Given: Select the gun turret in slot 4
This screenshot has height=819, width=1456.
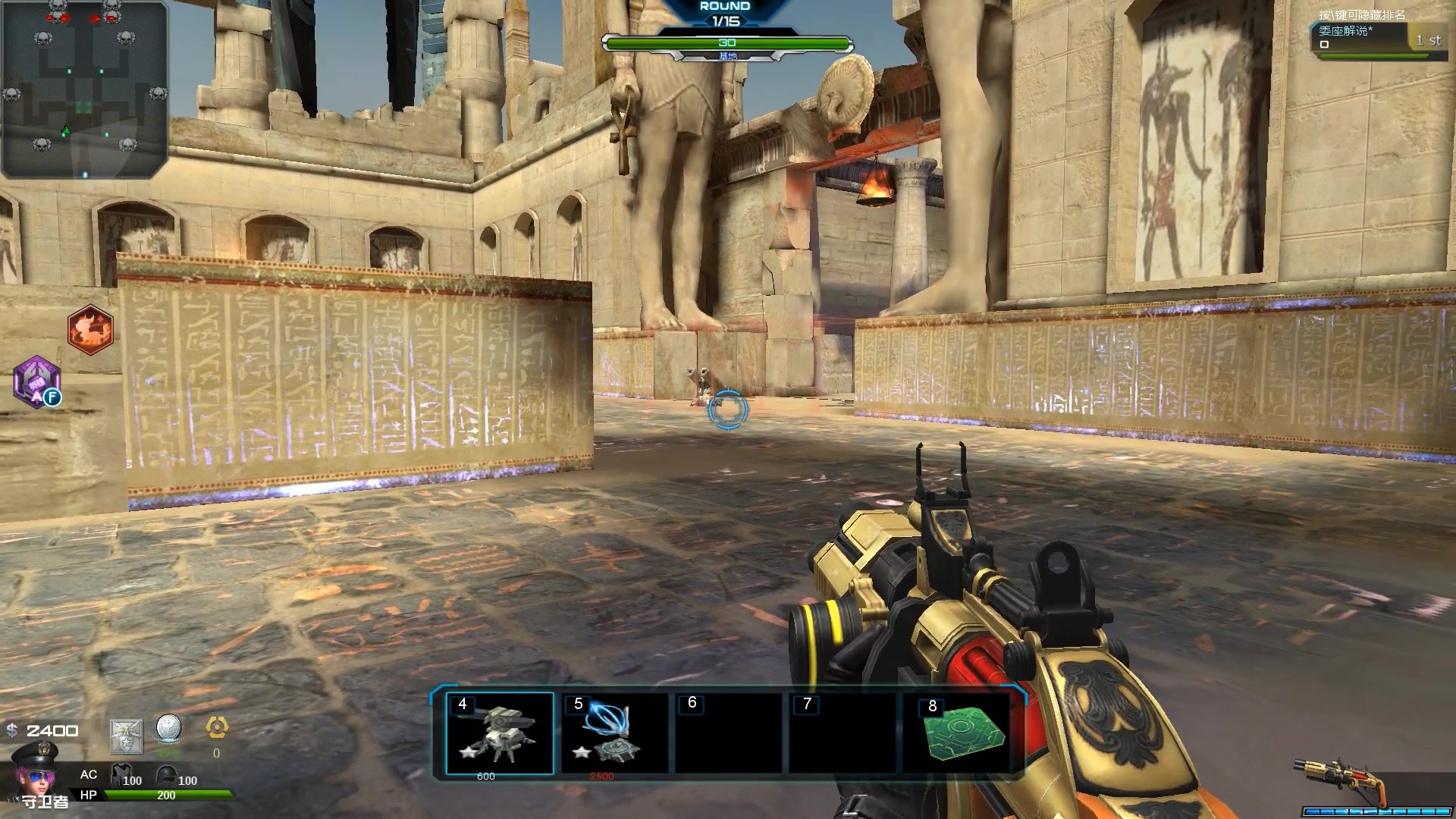Looking at the screenshot, I should (x=500, y=733).
